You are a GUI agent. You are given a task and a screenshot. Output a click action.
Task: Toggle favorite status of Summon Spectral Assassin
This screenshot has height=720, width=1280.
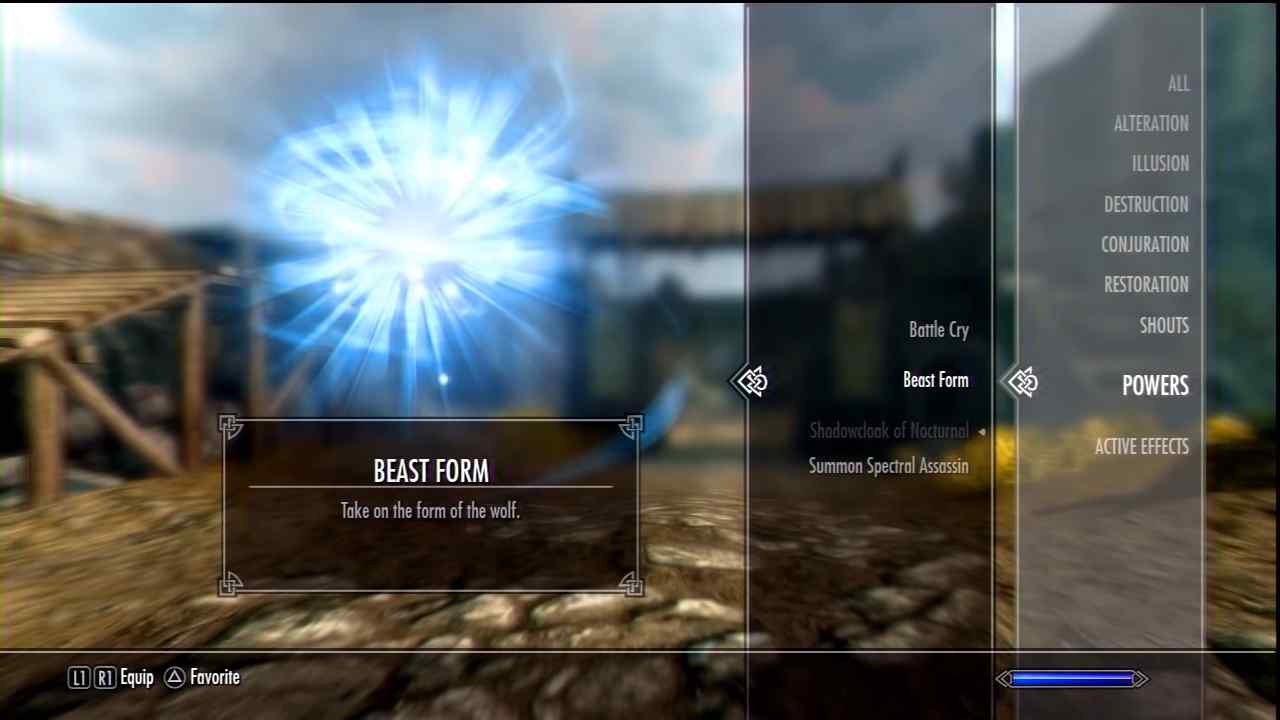pyautogui.click(x=888, y=465)
